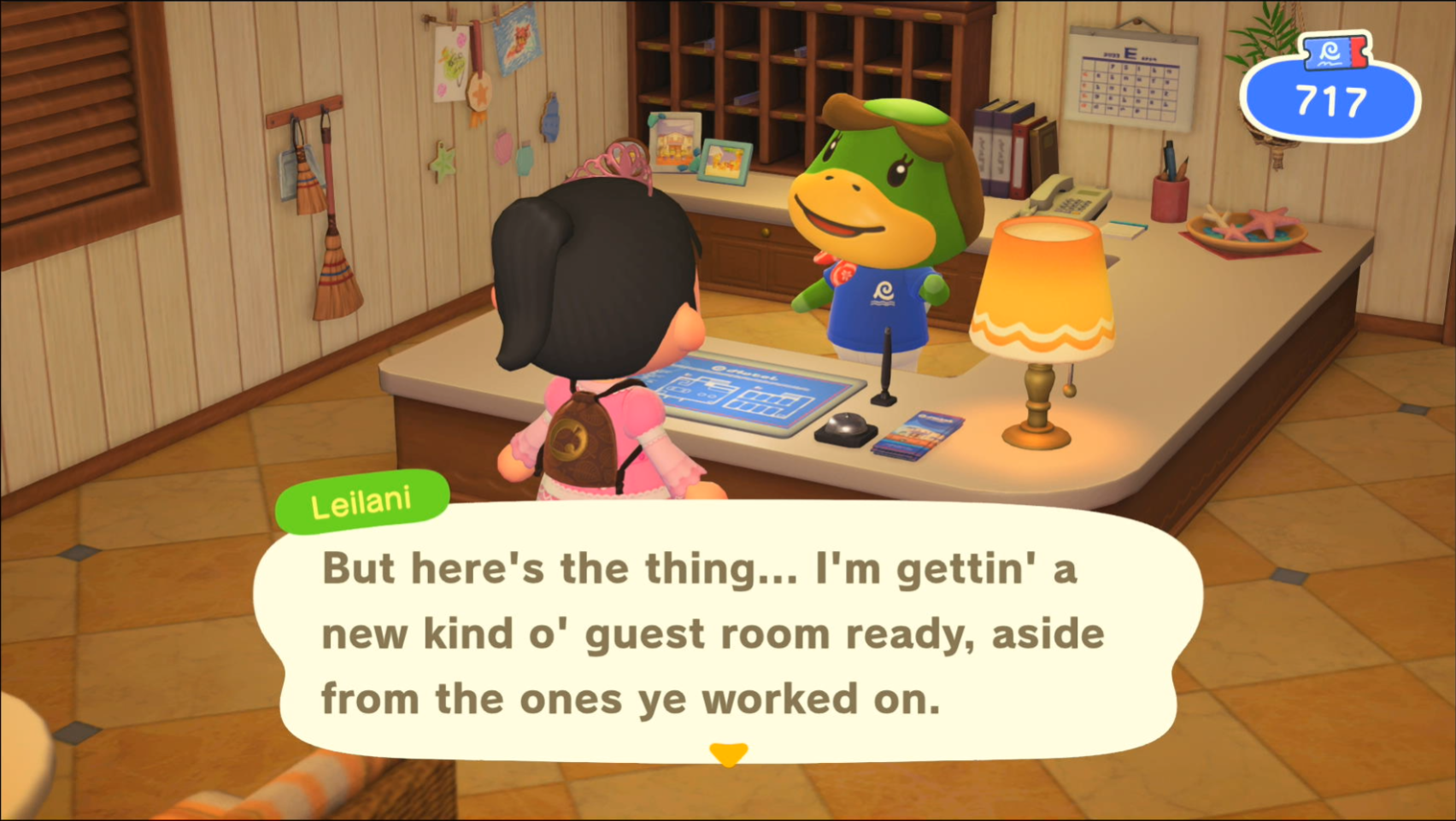Advance dialogue with the yellow continue arrow
The width and height of the screenshot is (1456, 821).
[x=728, y=754]
